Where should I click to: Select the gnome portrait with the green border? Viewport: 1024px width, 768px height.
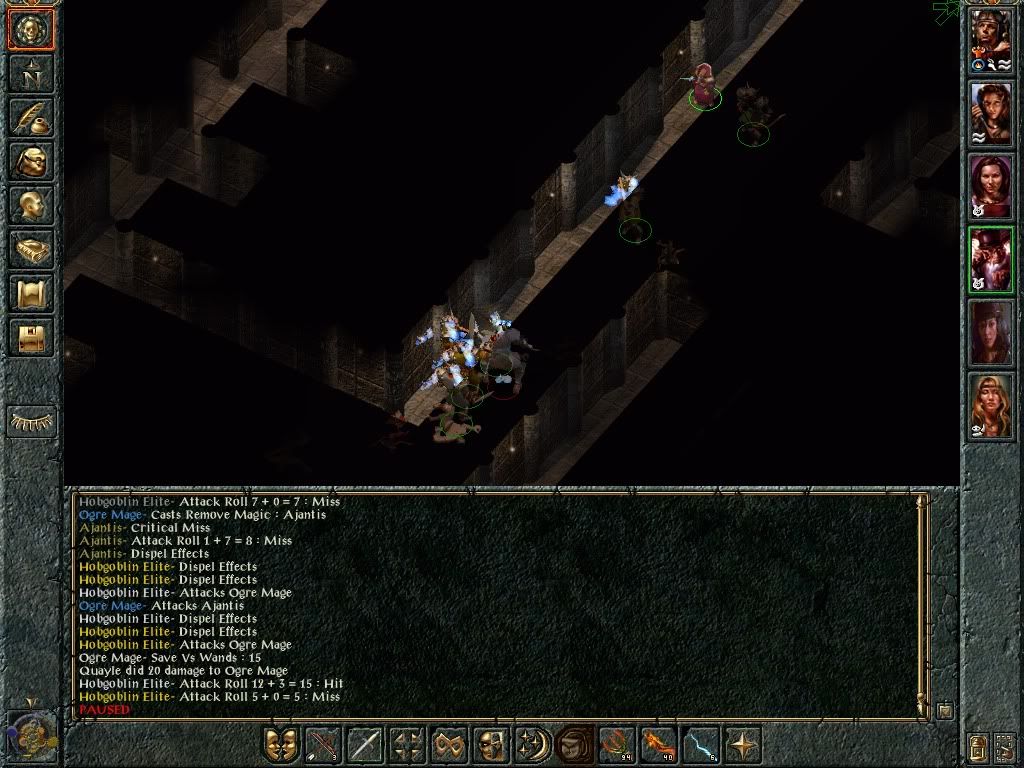(991, 259)
